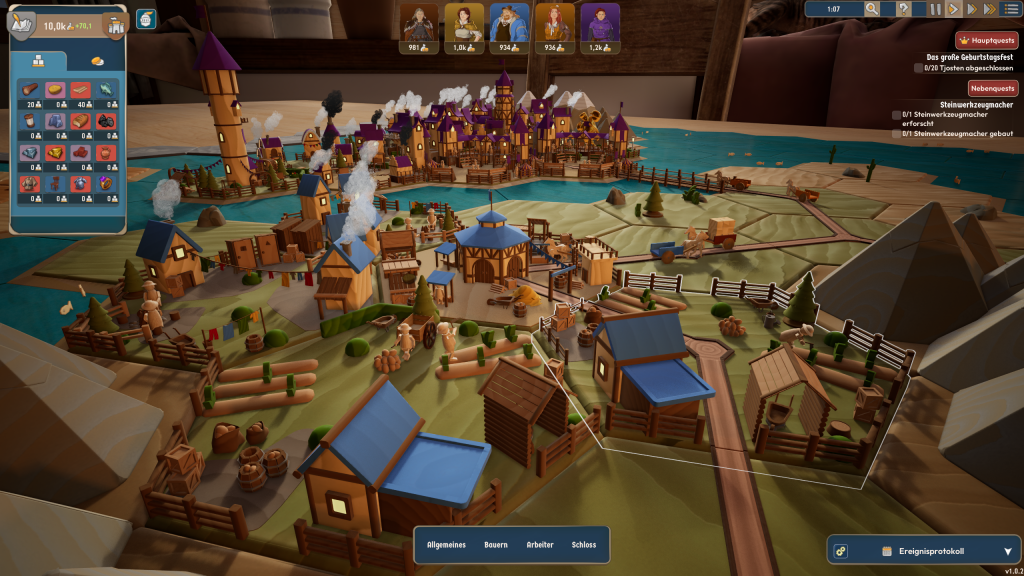The image size is (1024, 576).
Task: Open the Schloss category
Action: (584, 545)
